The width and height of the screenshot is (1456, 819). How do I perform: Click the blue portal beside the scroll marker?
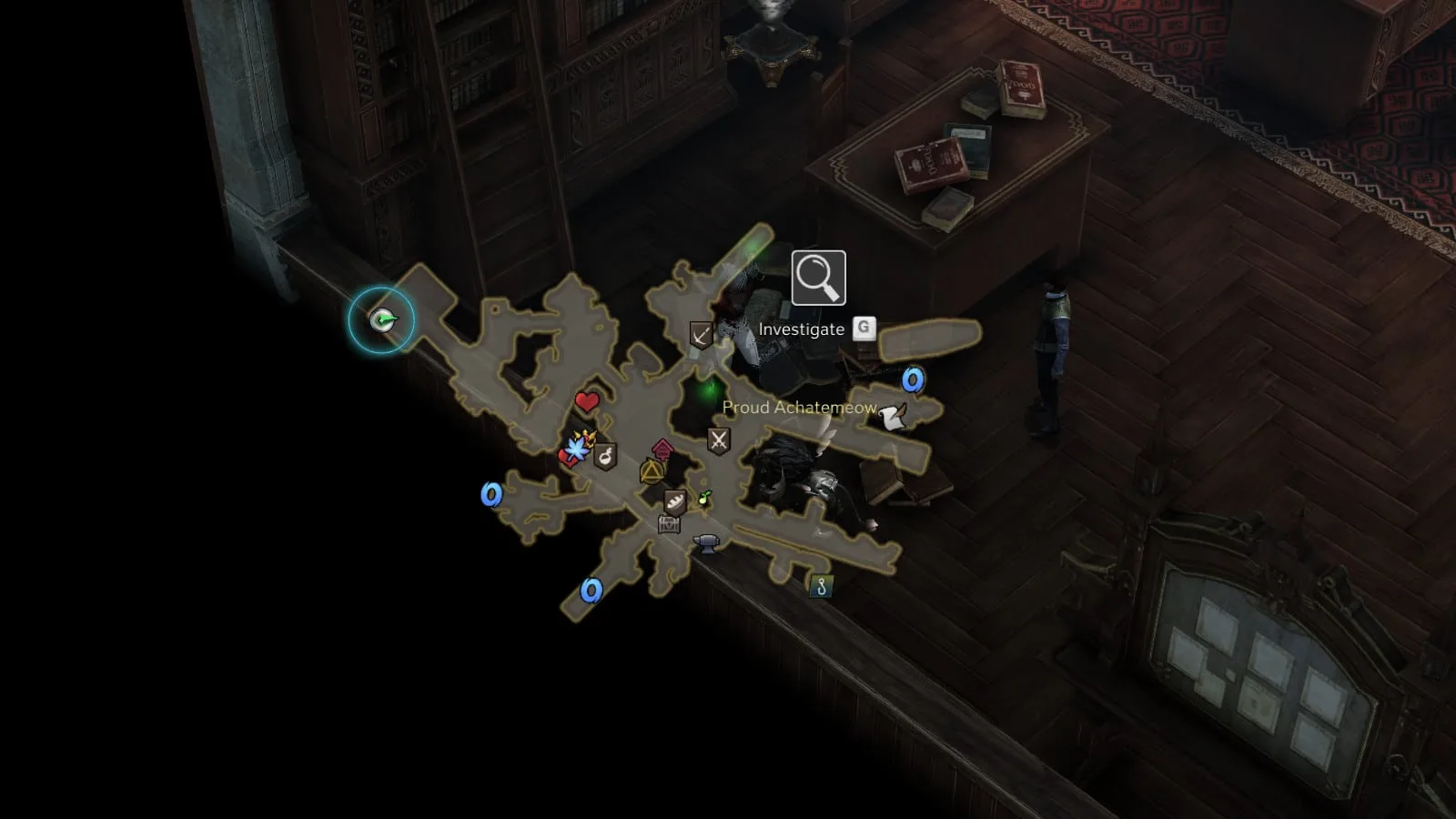(x=913, y=379)
